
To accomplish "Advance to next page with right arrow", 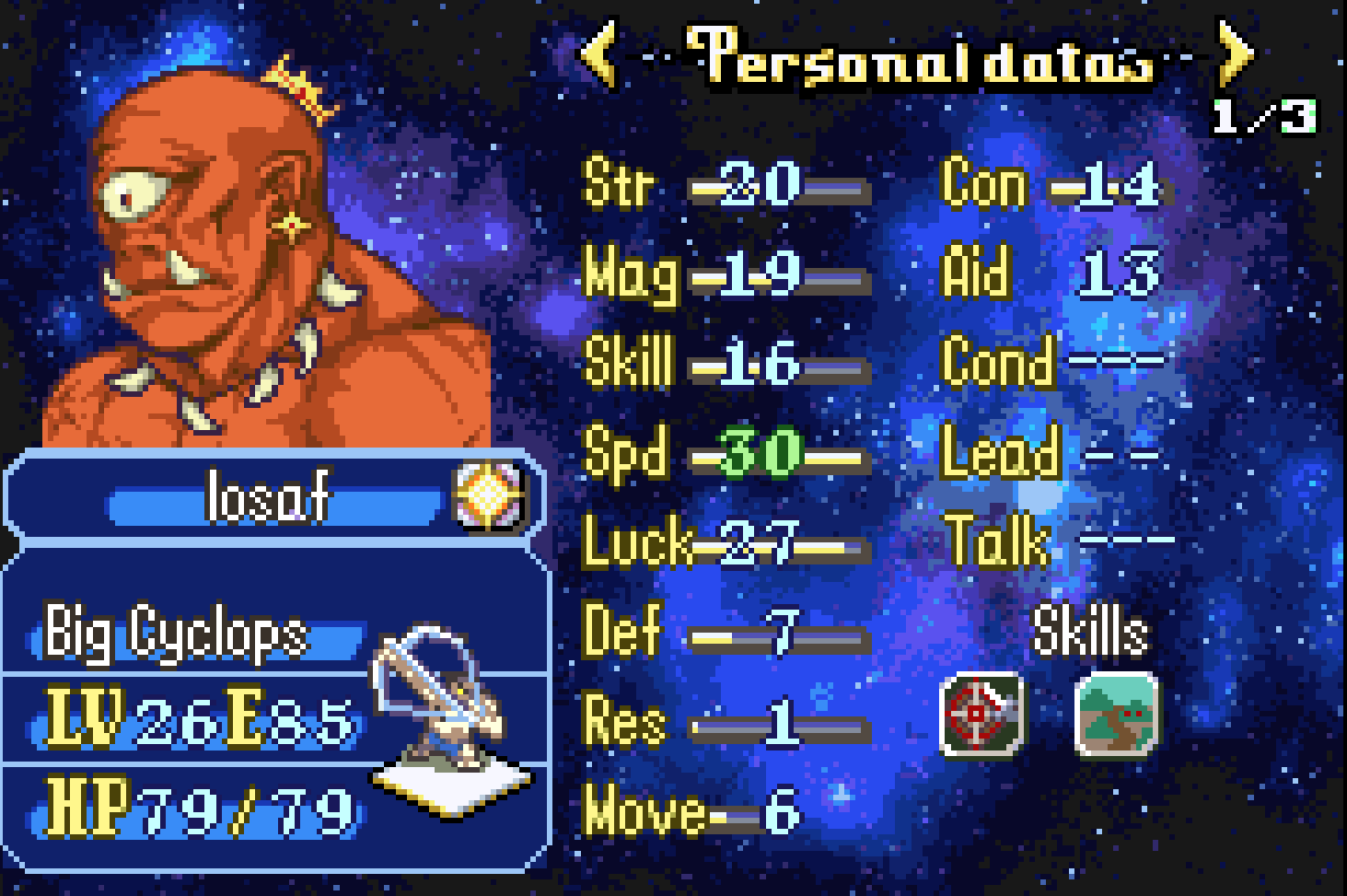I will (x=1236, y=54).
